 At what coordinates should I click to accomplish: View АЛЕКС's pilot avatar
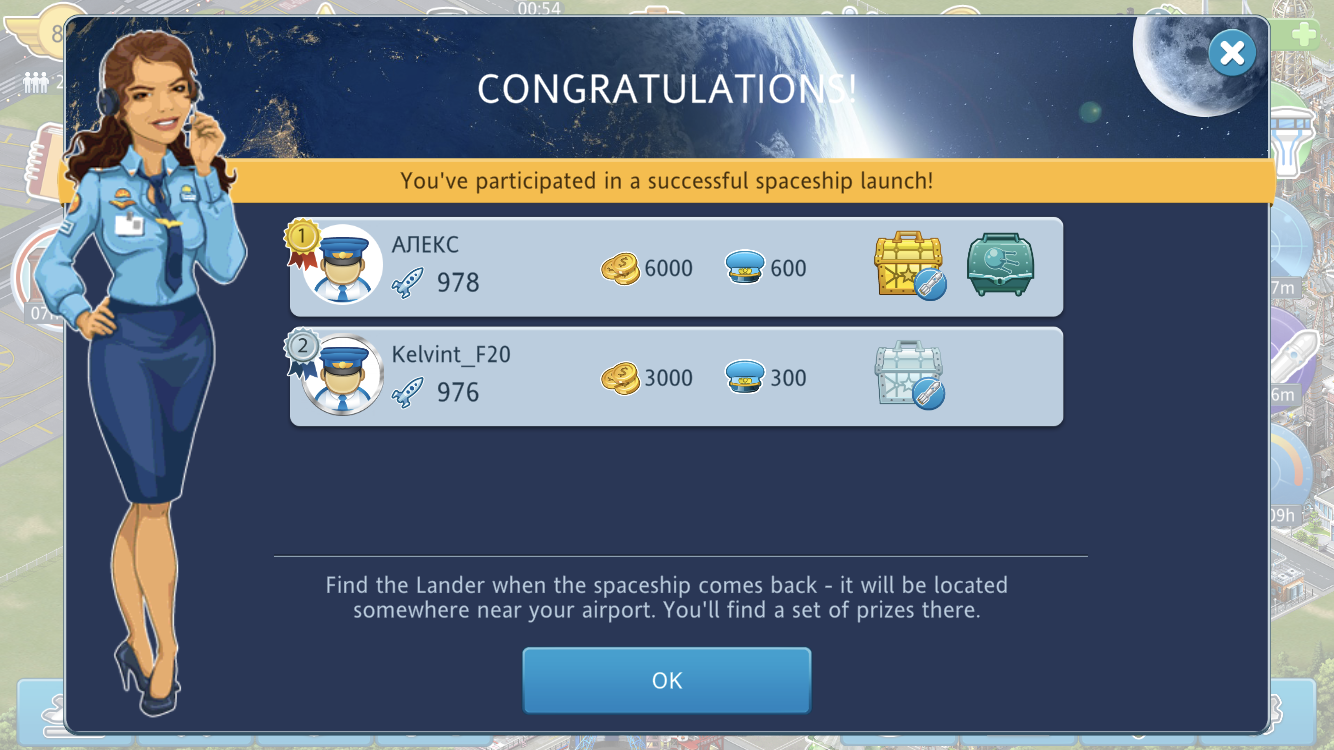(343, 265)
